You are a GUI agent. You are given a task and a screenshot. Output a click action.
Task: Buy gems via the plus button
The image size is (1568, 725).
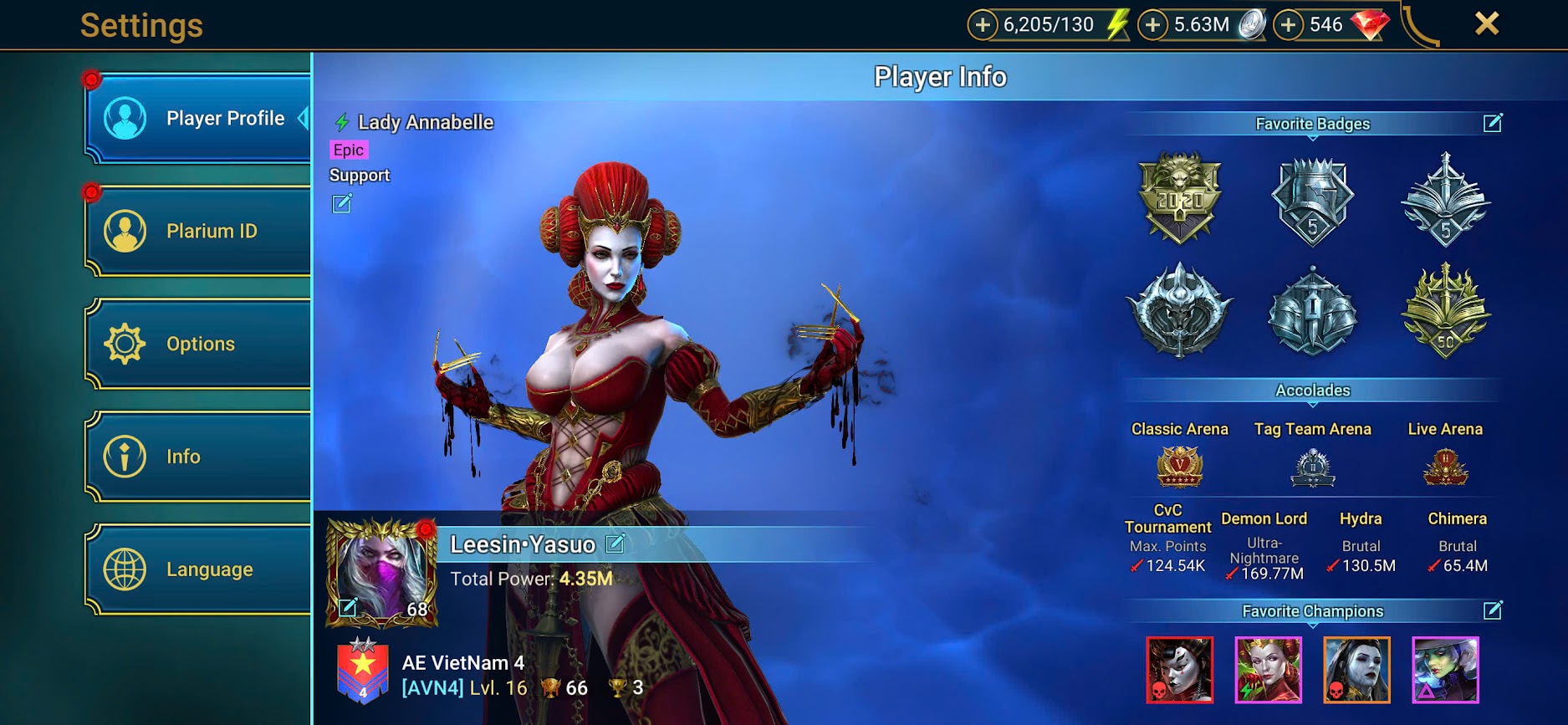[x=1289, y=25]
